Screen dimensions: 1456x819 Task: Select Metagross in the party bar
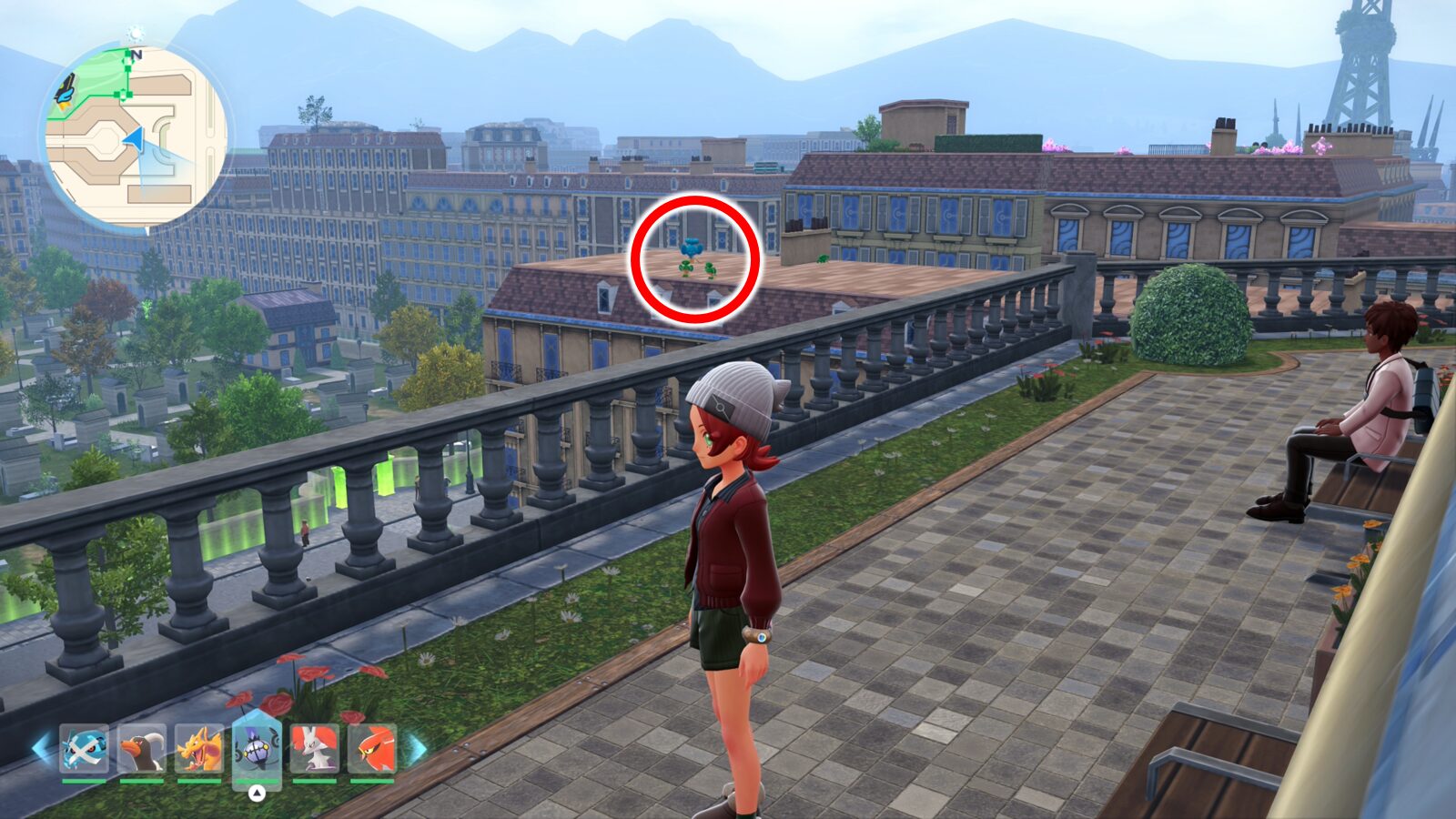pyautogui.click(x=84, y=748)
